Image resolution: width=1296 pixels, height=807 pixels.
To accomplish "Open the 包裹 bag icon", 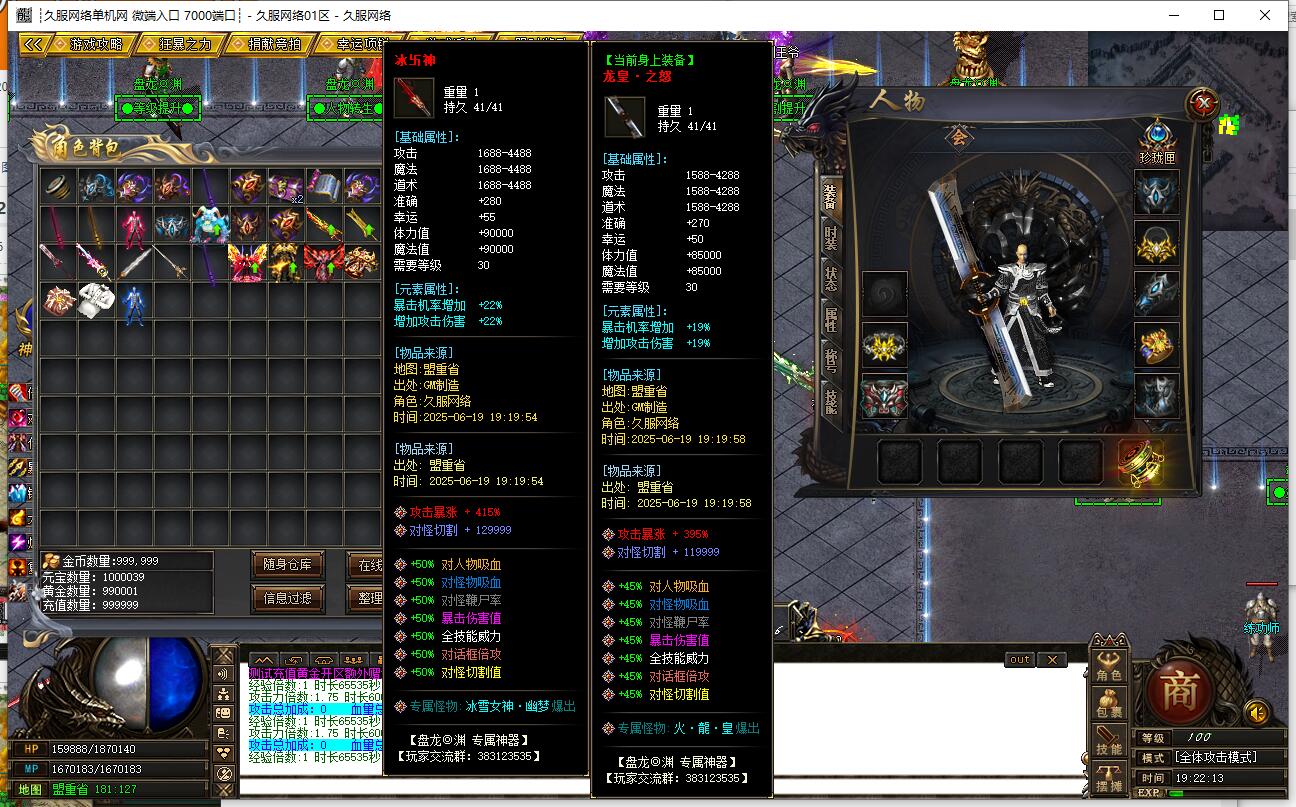I will (1110, 703).
